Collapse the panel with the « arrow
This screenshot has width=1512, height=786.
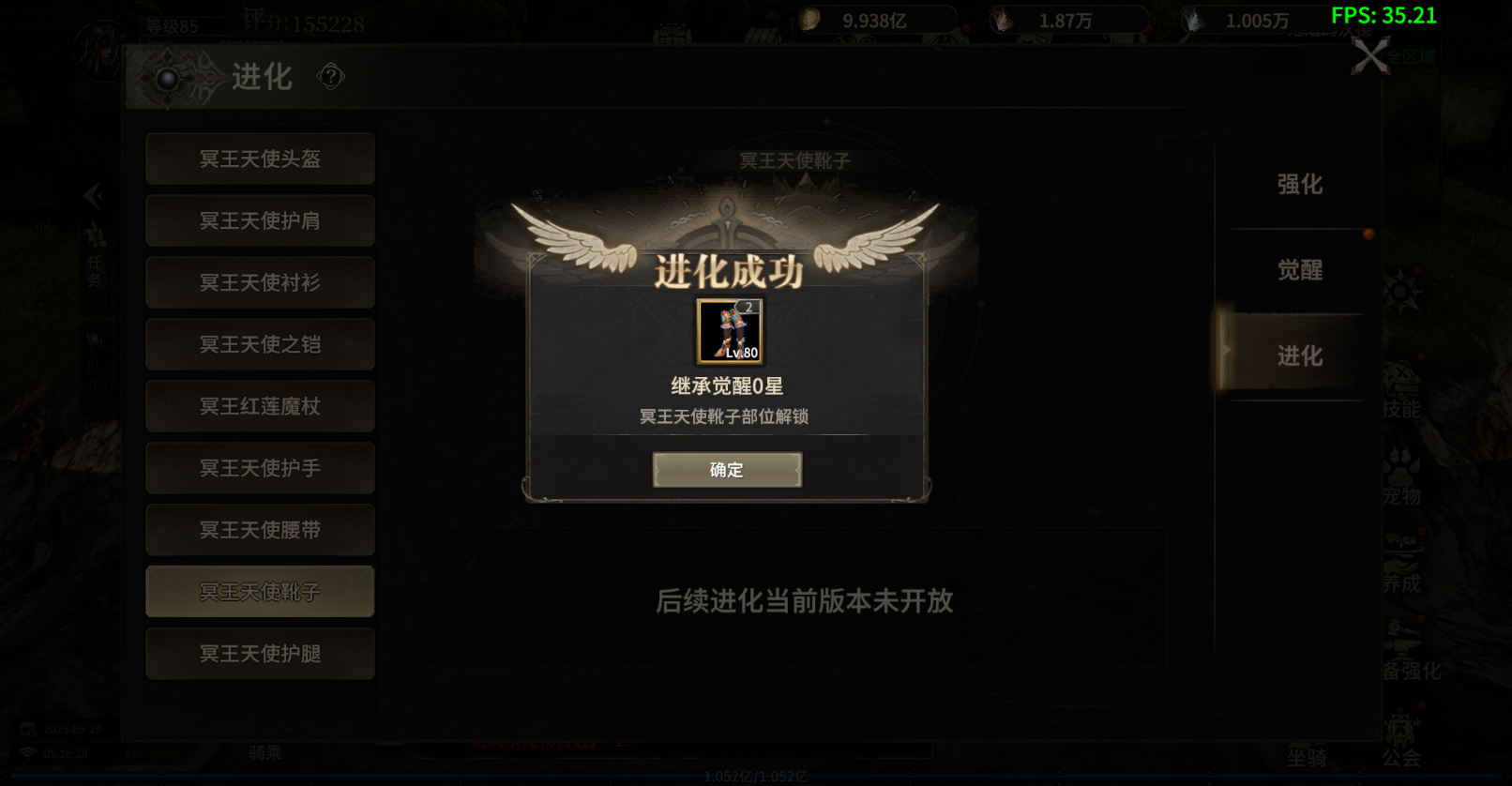pos(93,195)
